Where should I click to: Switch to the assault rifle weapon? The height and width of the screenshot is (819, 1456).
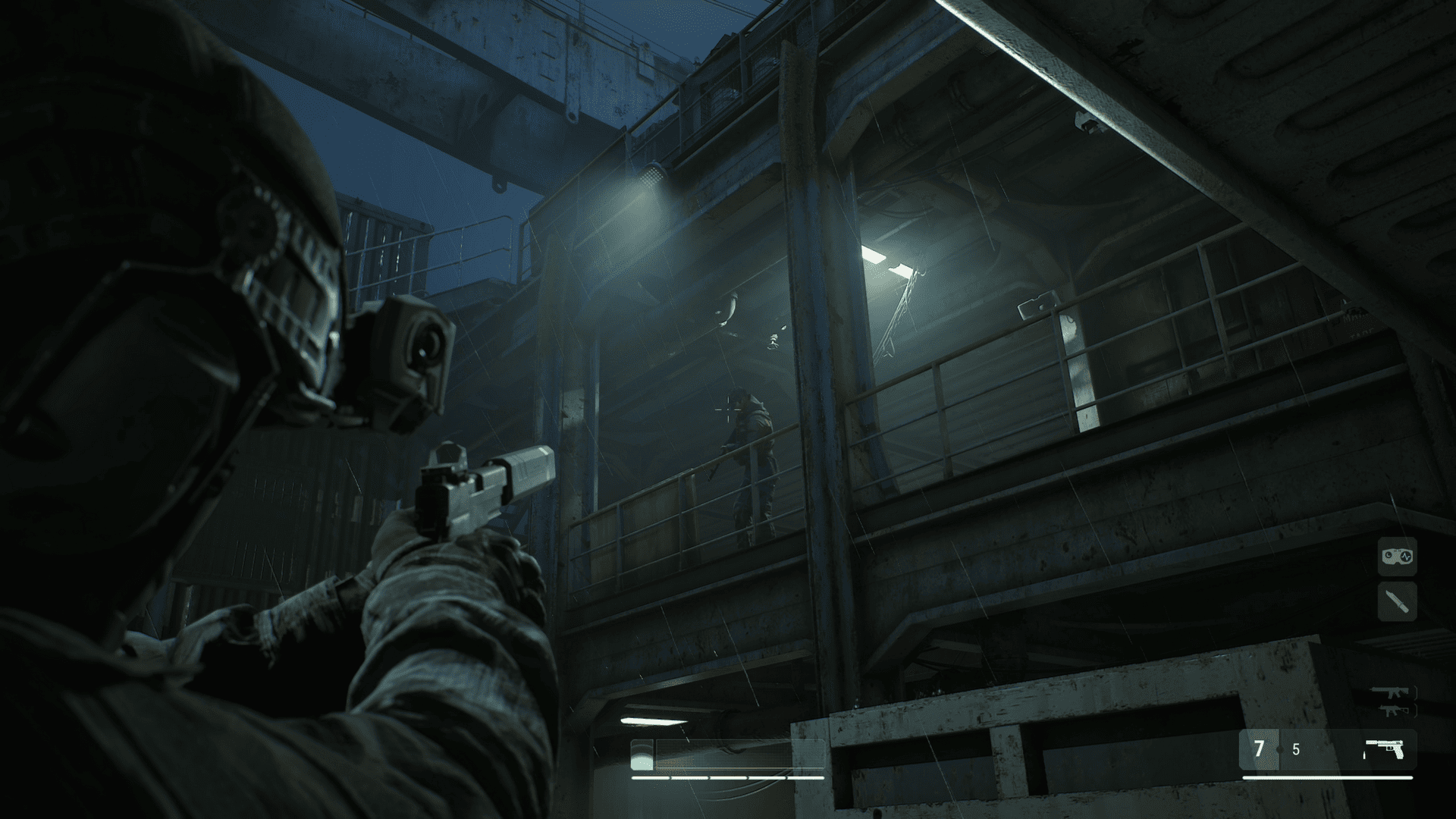[1390, 692]
